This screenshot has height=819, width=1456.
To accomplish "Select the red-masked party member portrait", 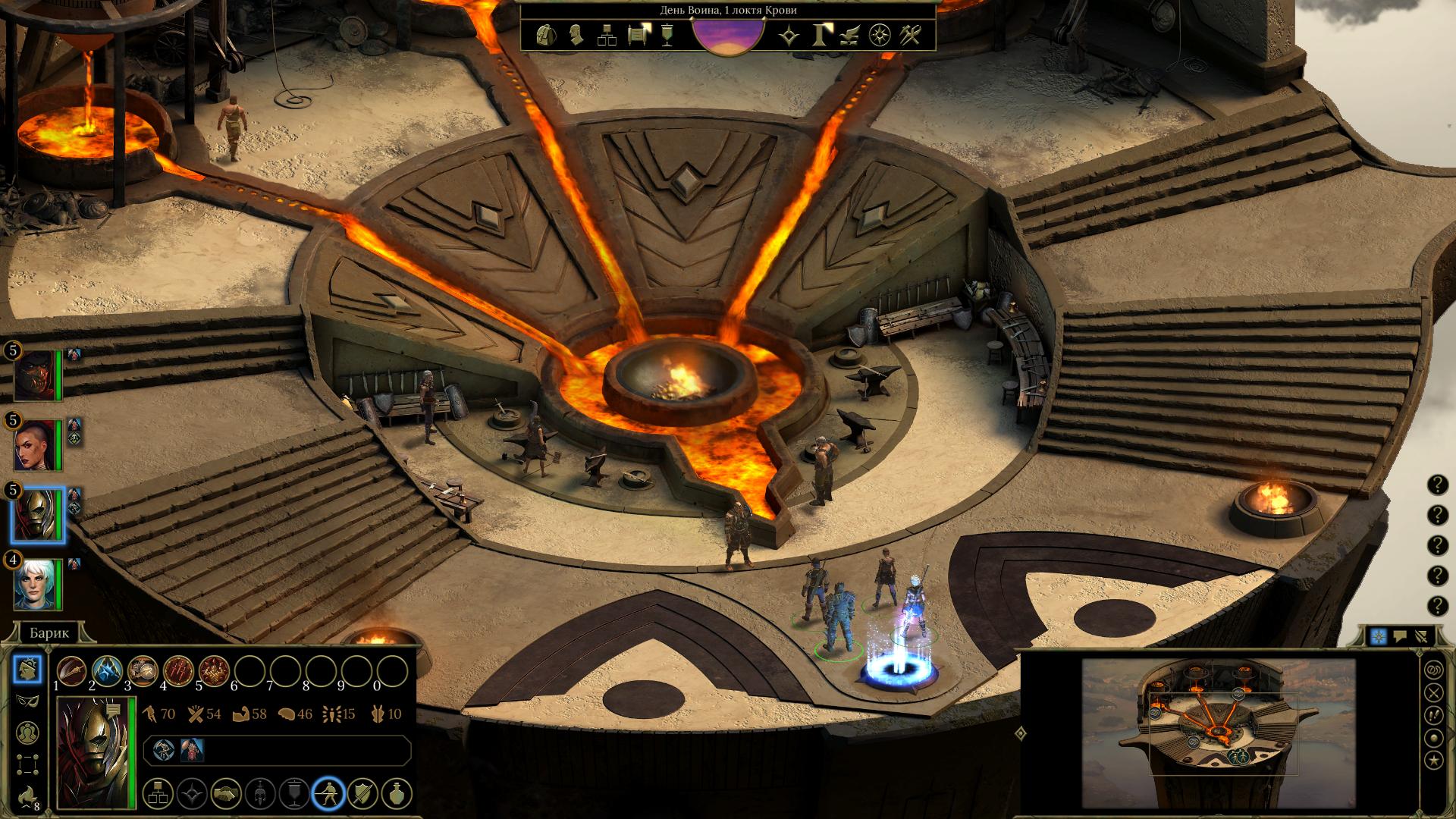I will coord(36,375).
